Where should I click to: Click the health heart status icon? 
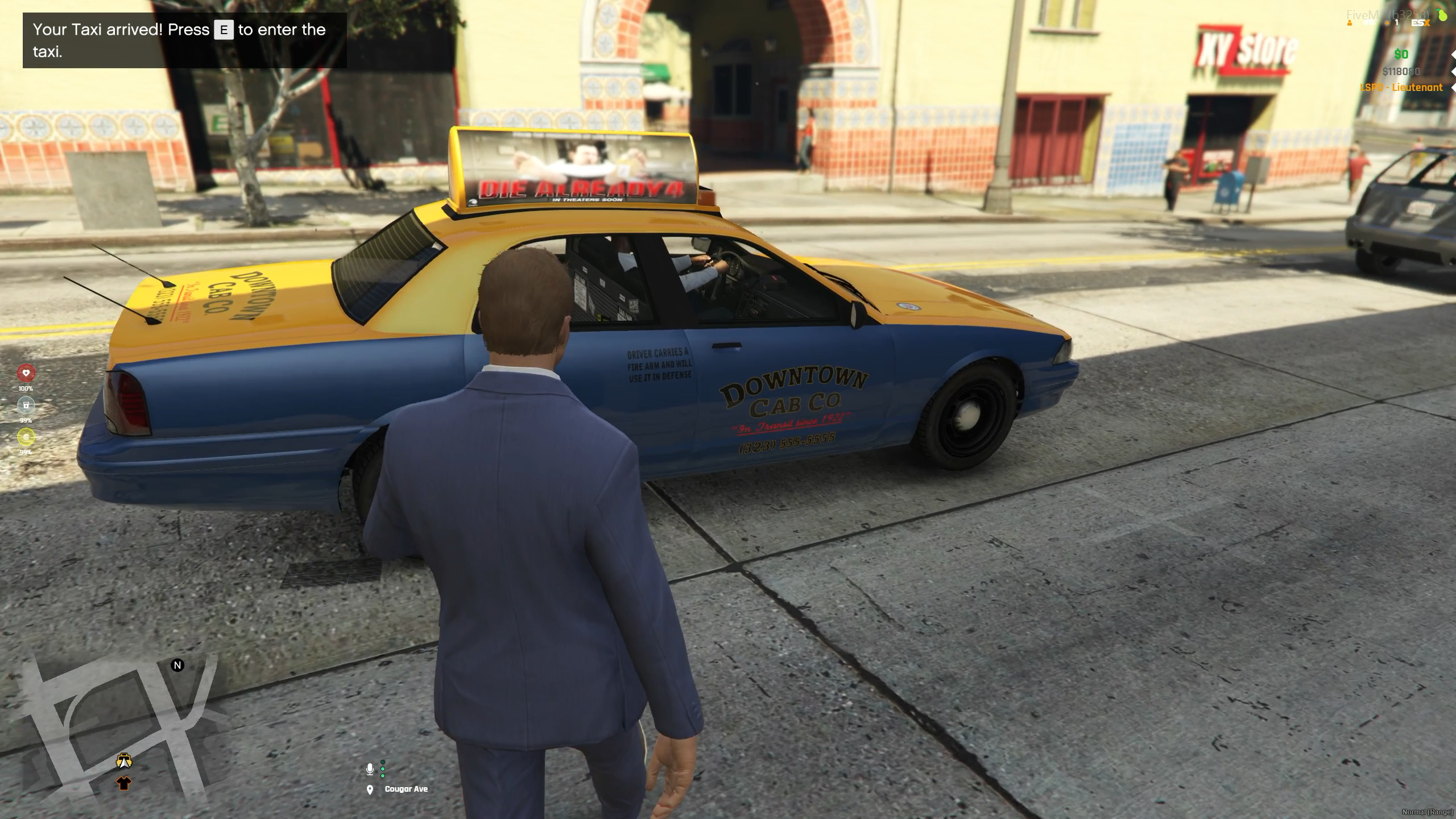pyautogui.click(x=26, y=373)
